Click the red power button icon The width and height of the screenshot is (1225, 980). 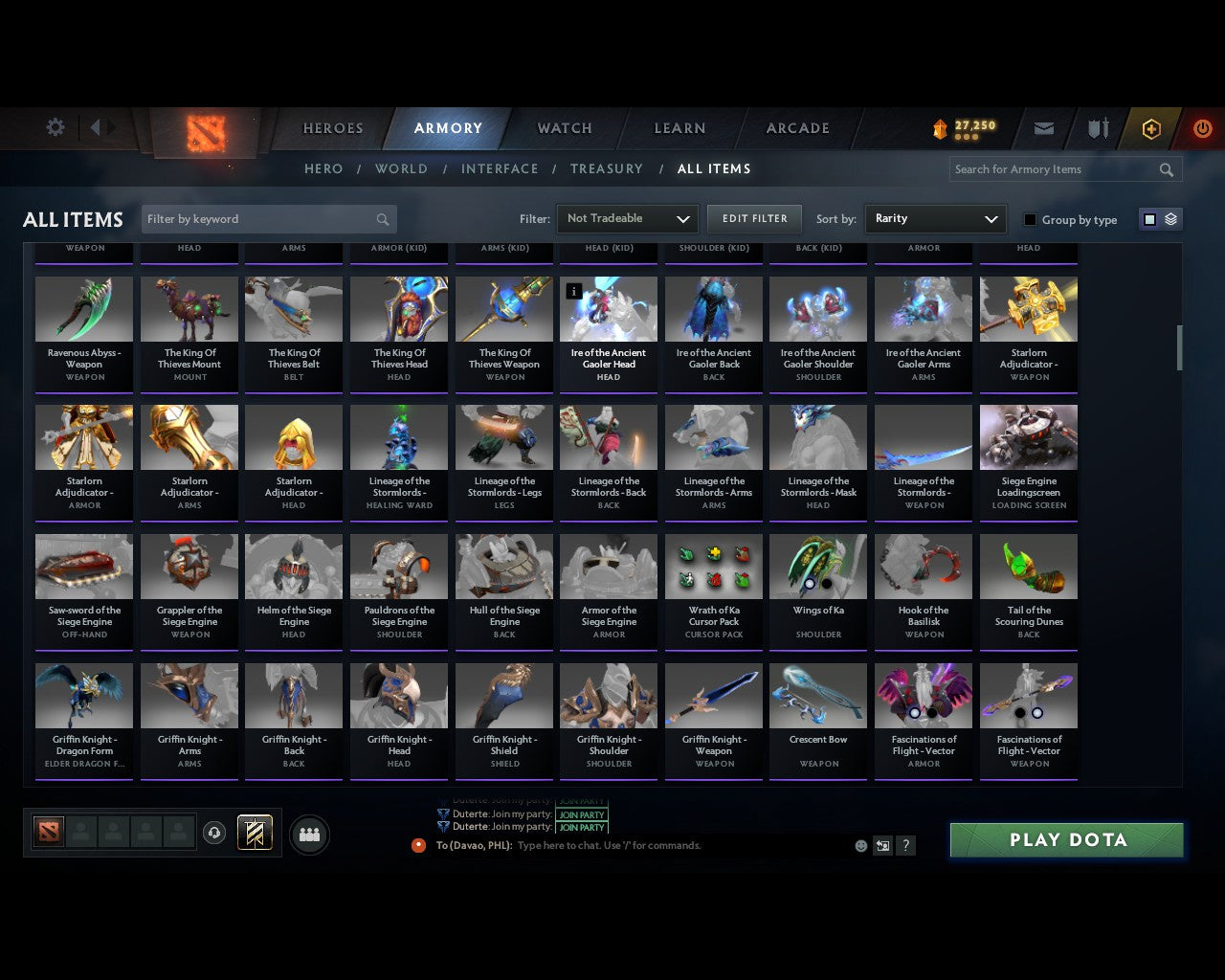pyautogui.click(x=1202, y=128)
